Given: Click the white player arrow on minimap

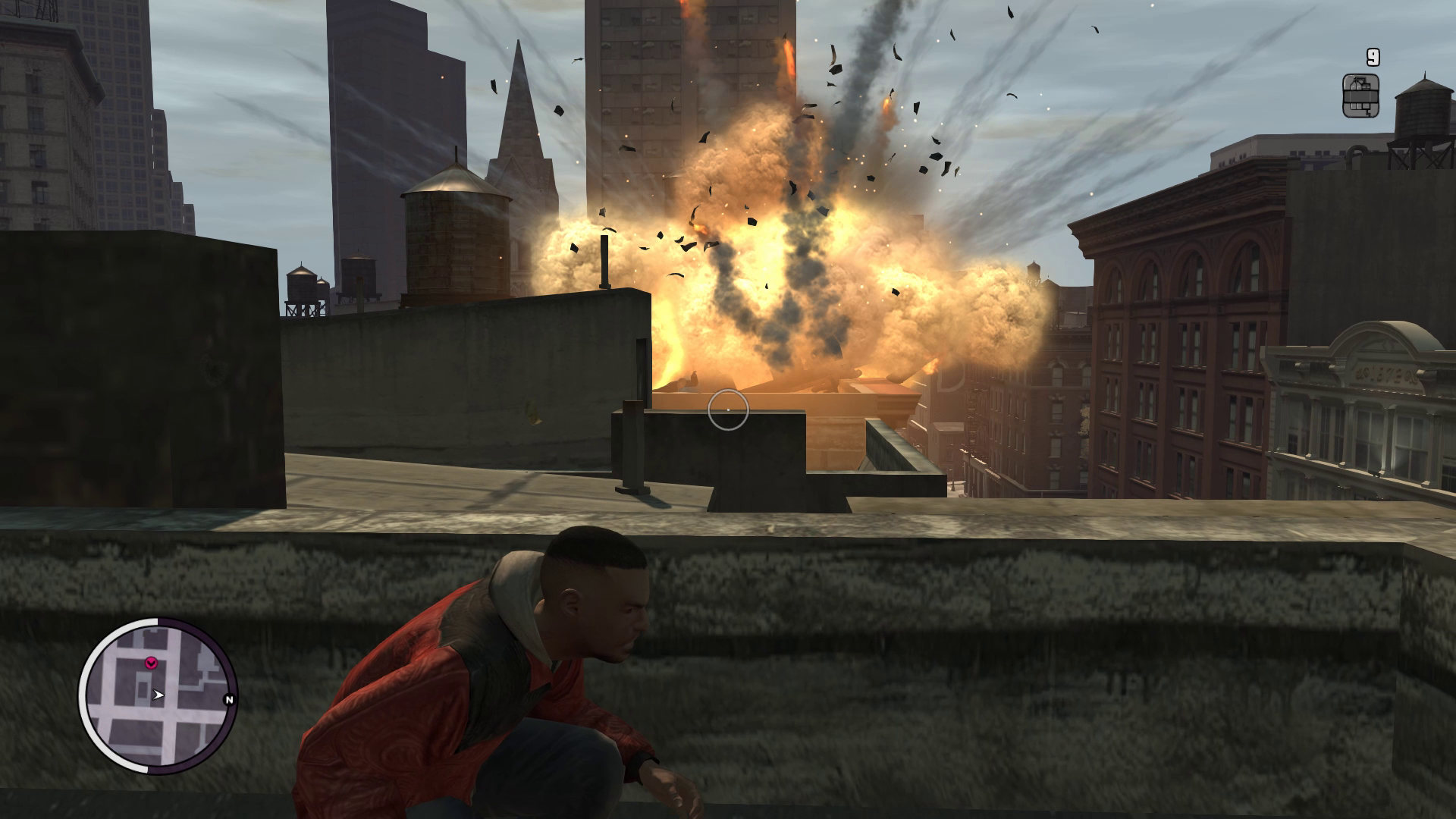Looking at the screenshot, I should click(158, 695).
